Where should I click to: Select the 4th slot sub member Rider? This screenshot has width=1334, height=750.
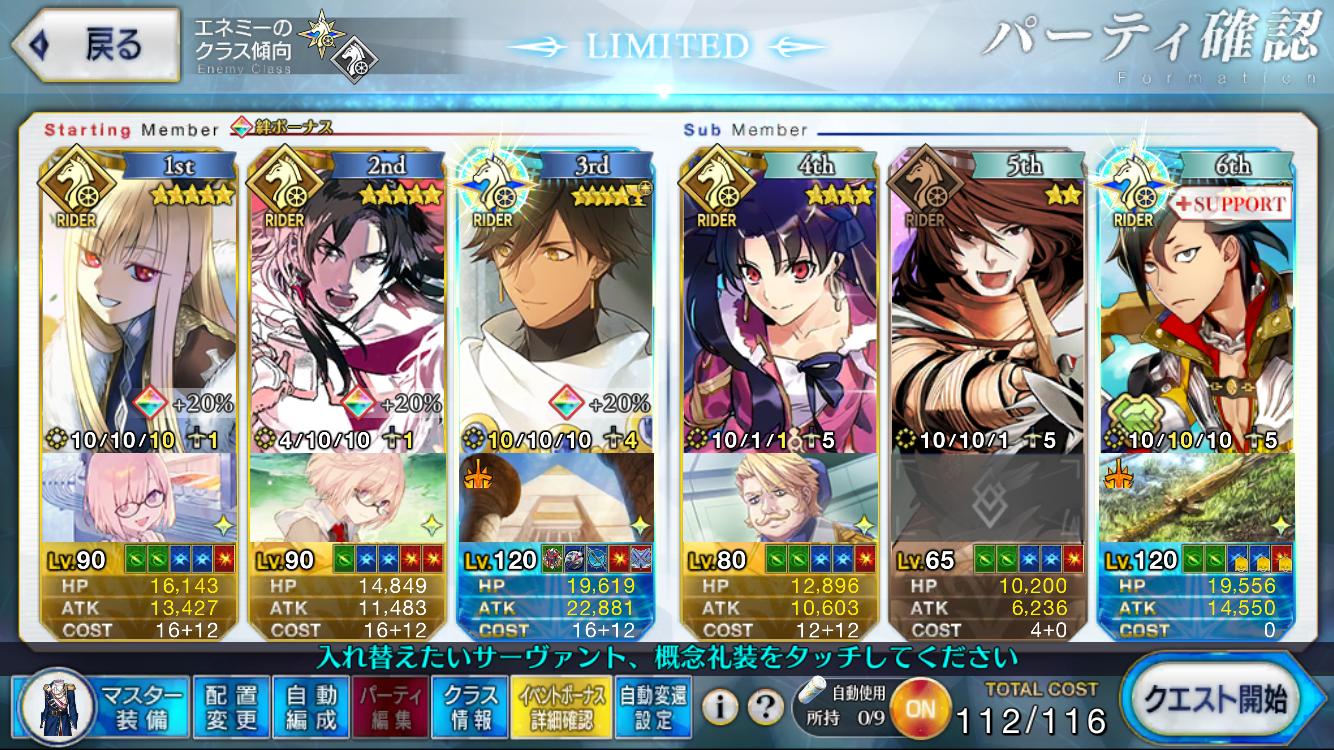coord(780,300)
